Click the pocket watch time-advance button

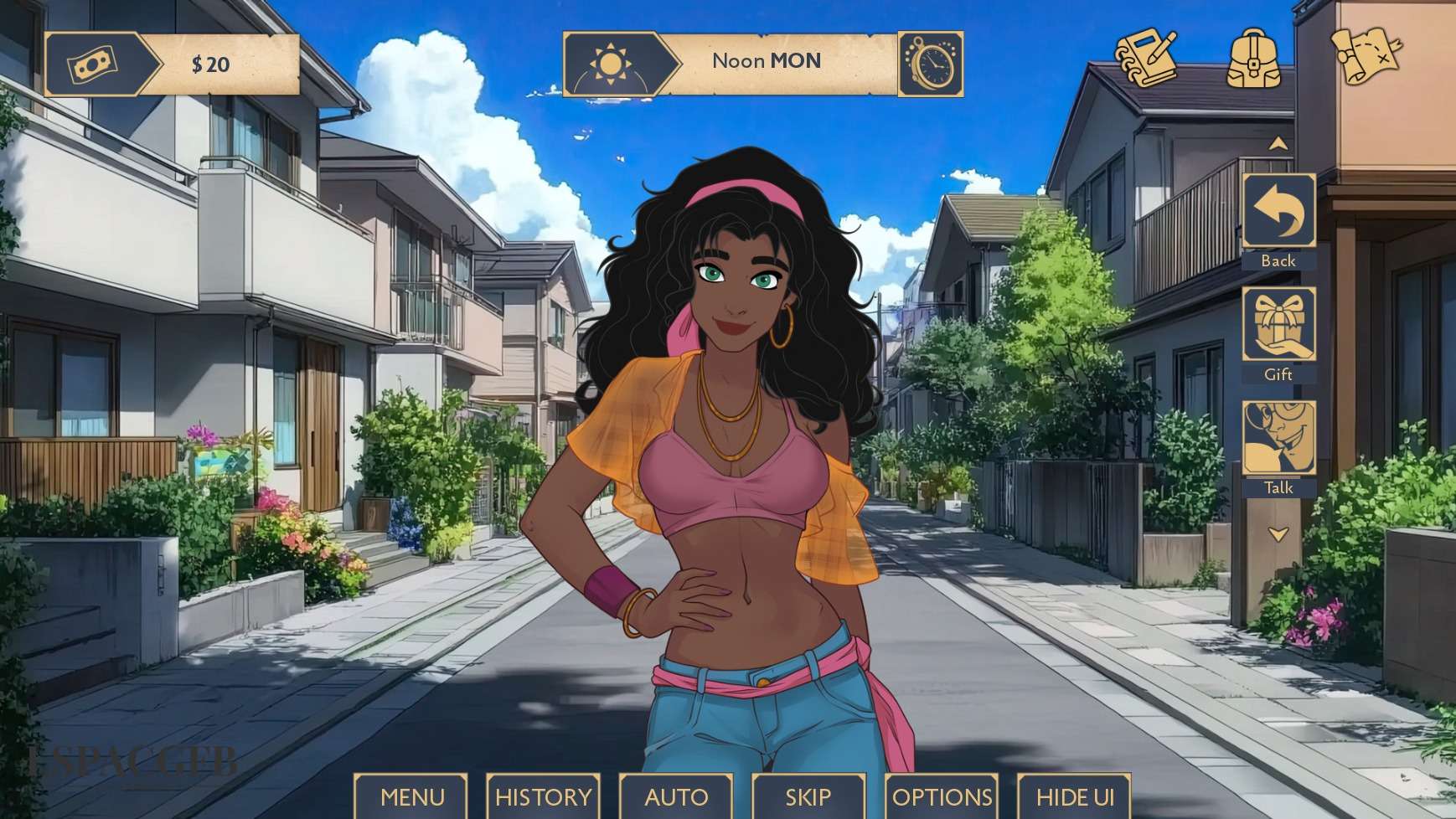(x=931, y=64)
